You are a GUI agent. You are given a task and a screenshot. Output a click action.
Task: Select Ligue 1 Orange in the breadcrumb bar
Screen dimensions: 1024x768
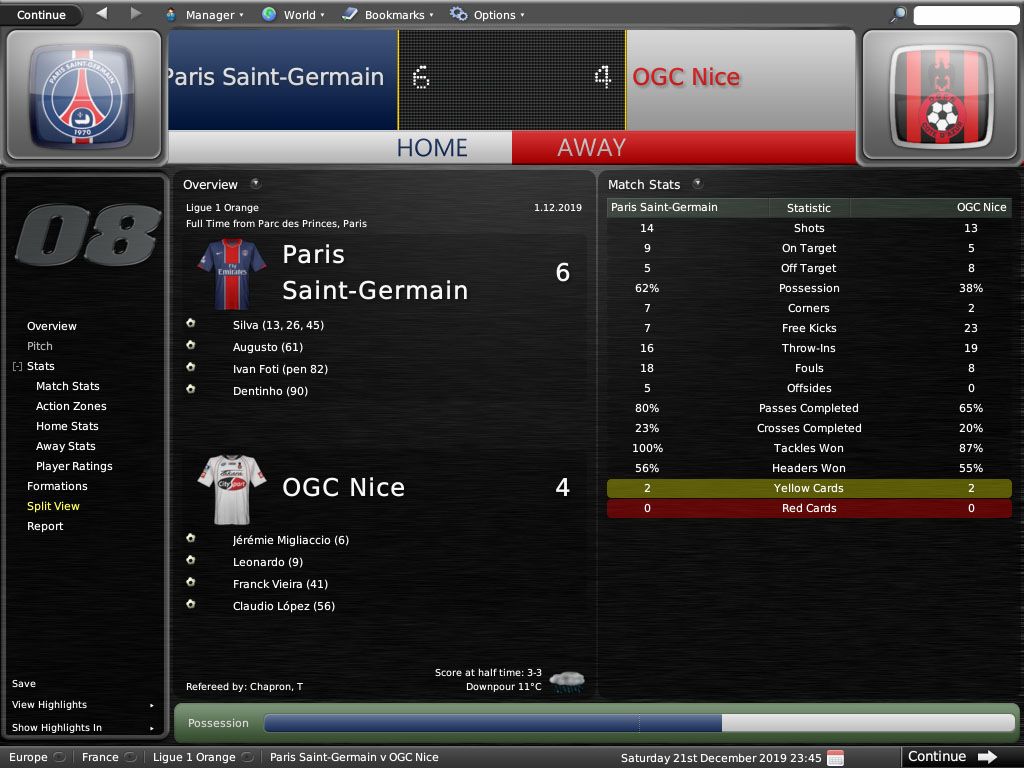click(194, 757)
